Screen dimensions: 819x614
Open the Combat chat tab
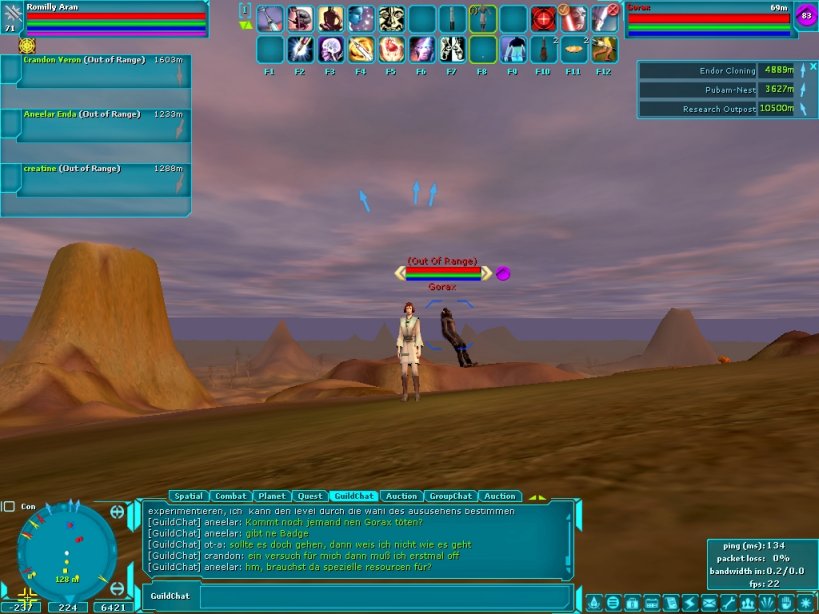click(230, 496)
